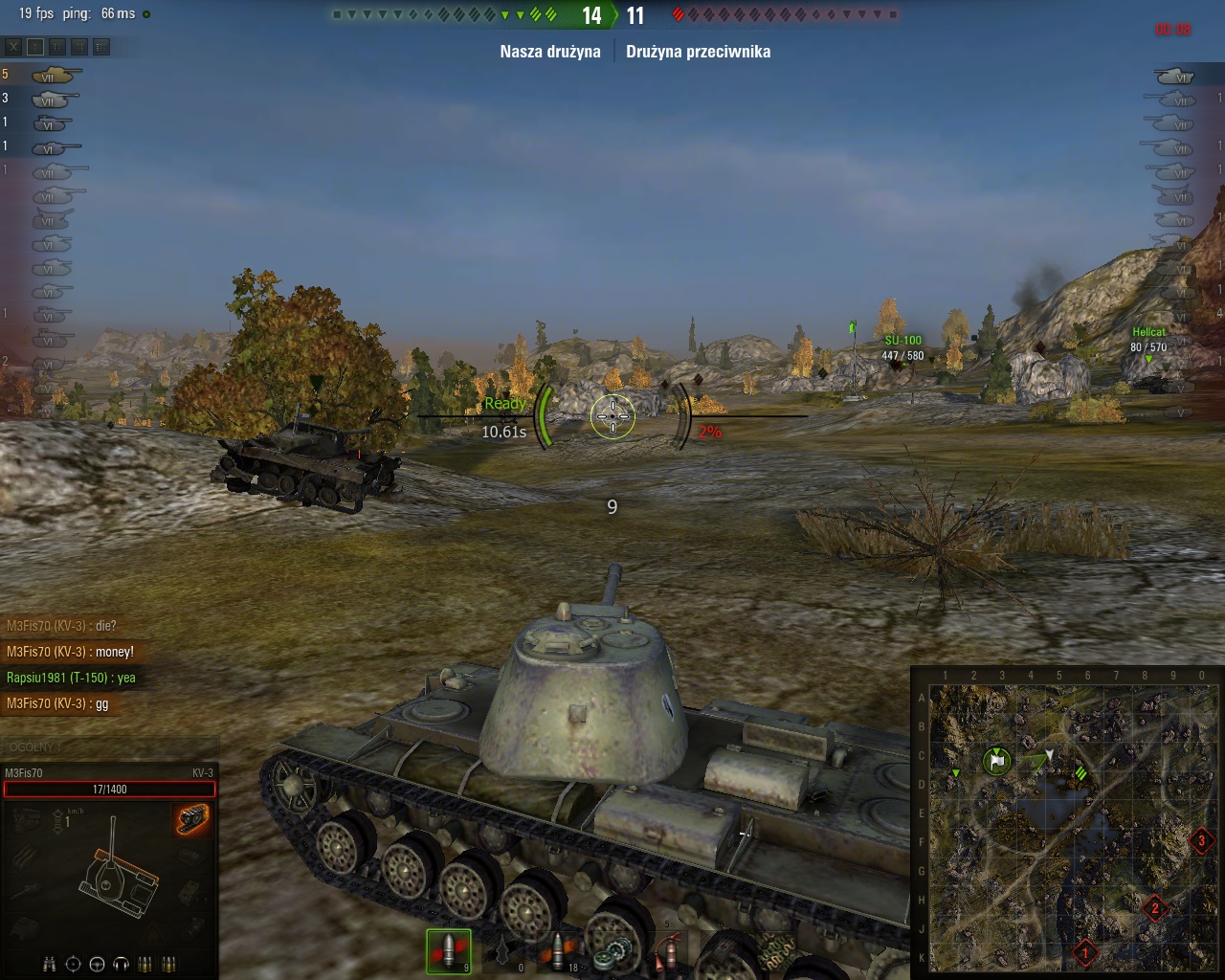This screenshot has height=980, width=1225.
Task: Click enemy marker 3 on the minimap
Action: [1202, 842]
